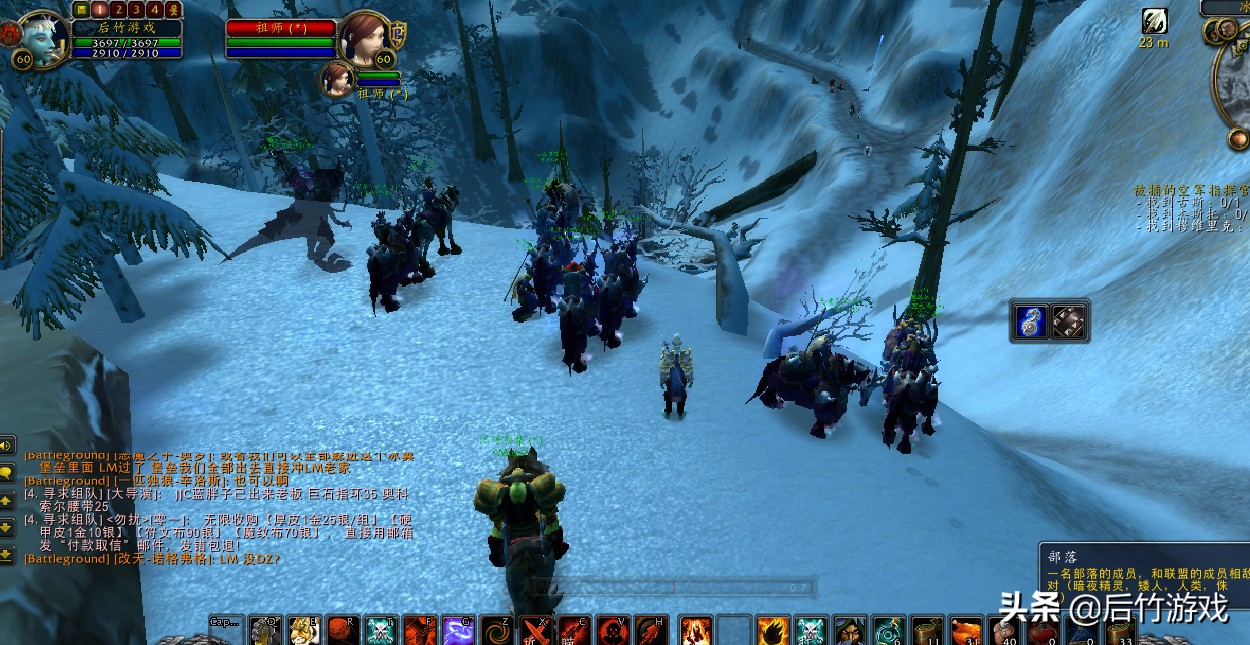This screenshot has height=645, width=1250.
Task: Select the player portrait frame
Action: tap(44, 37)
